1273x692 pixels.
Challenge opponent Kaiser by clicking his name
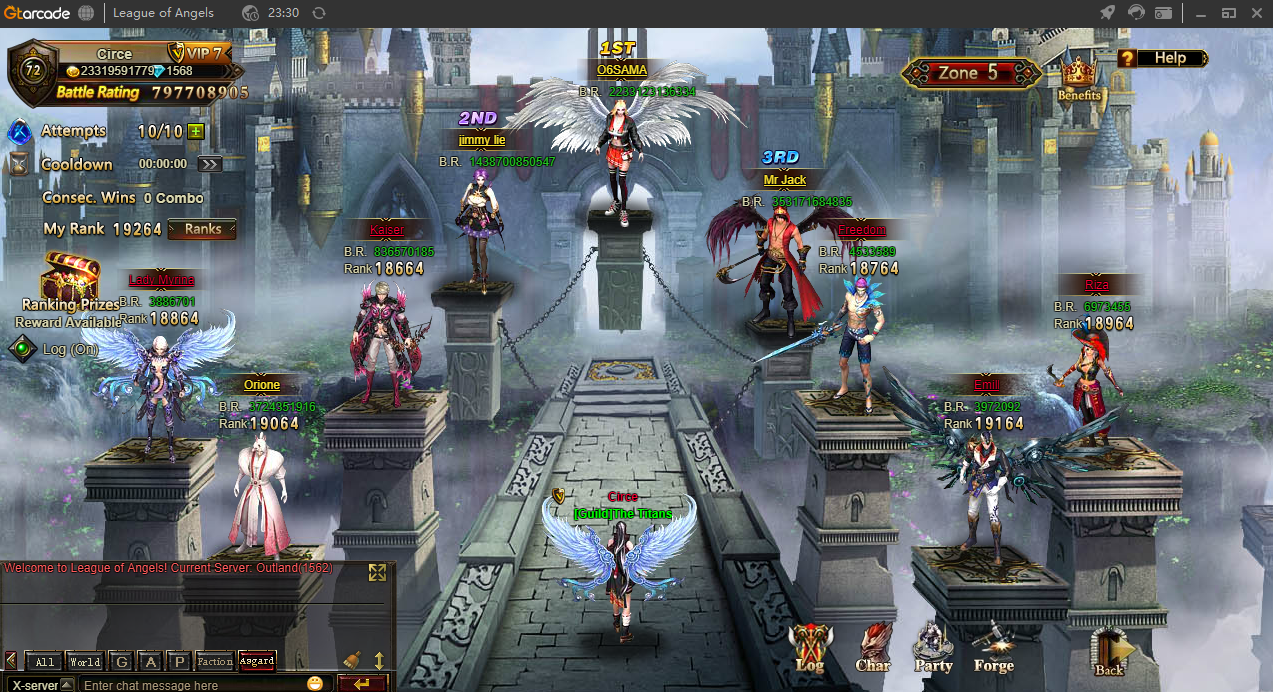pyautogui.click(x=387, y=230)
